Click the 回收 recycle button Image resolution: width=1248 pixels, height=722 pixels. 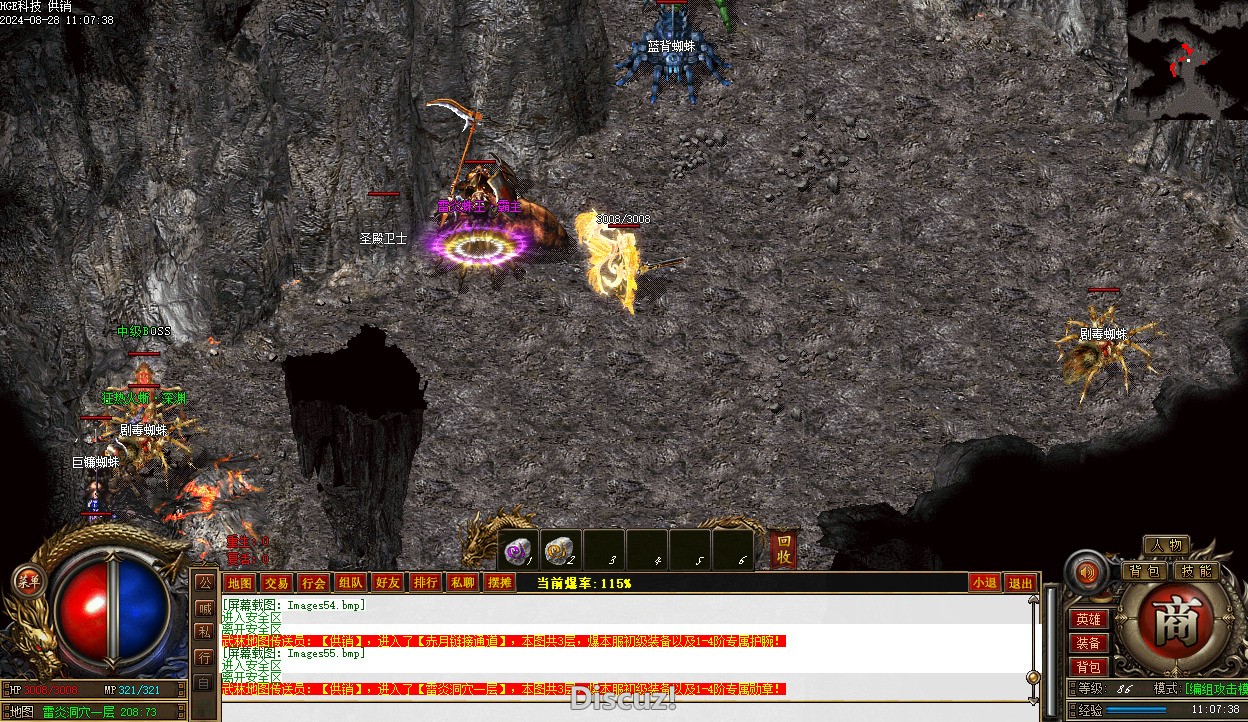(784, 549)
